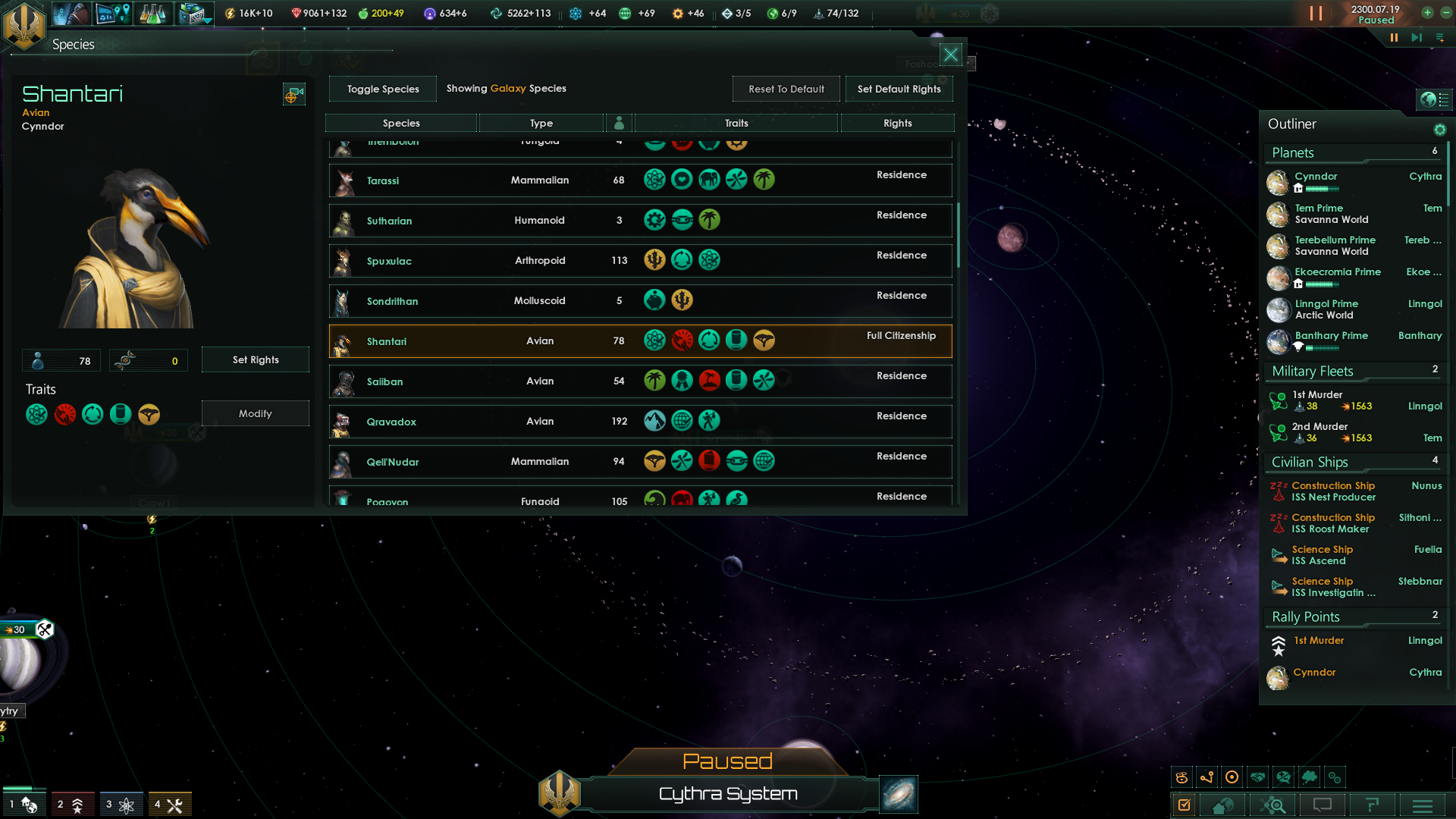Click the Toggle Species button
Viewport: 1456px width, 819px height.
(x=383, y=89)
